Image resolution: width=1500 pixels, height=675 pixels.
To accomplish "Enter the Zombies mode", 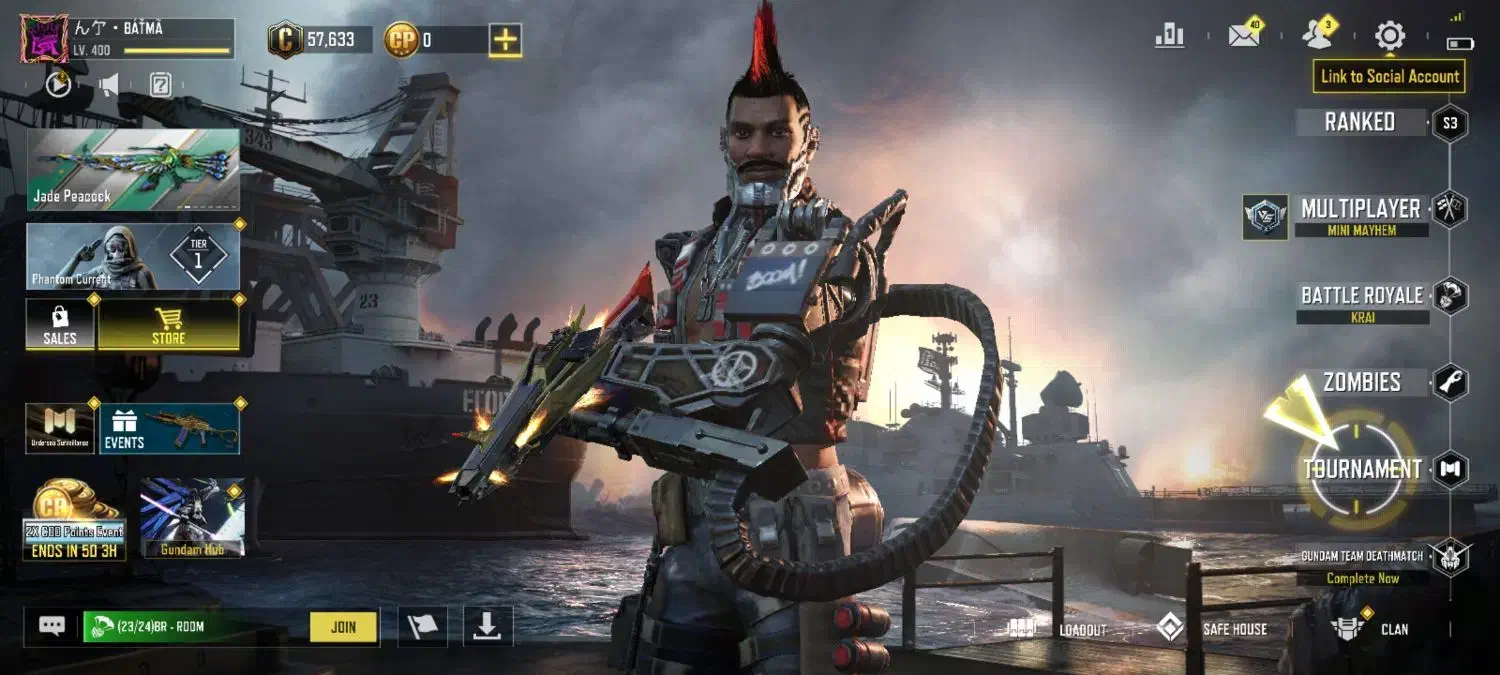I will [1361, 382].
